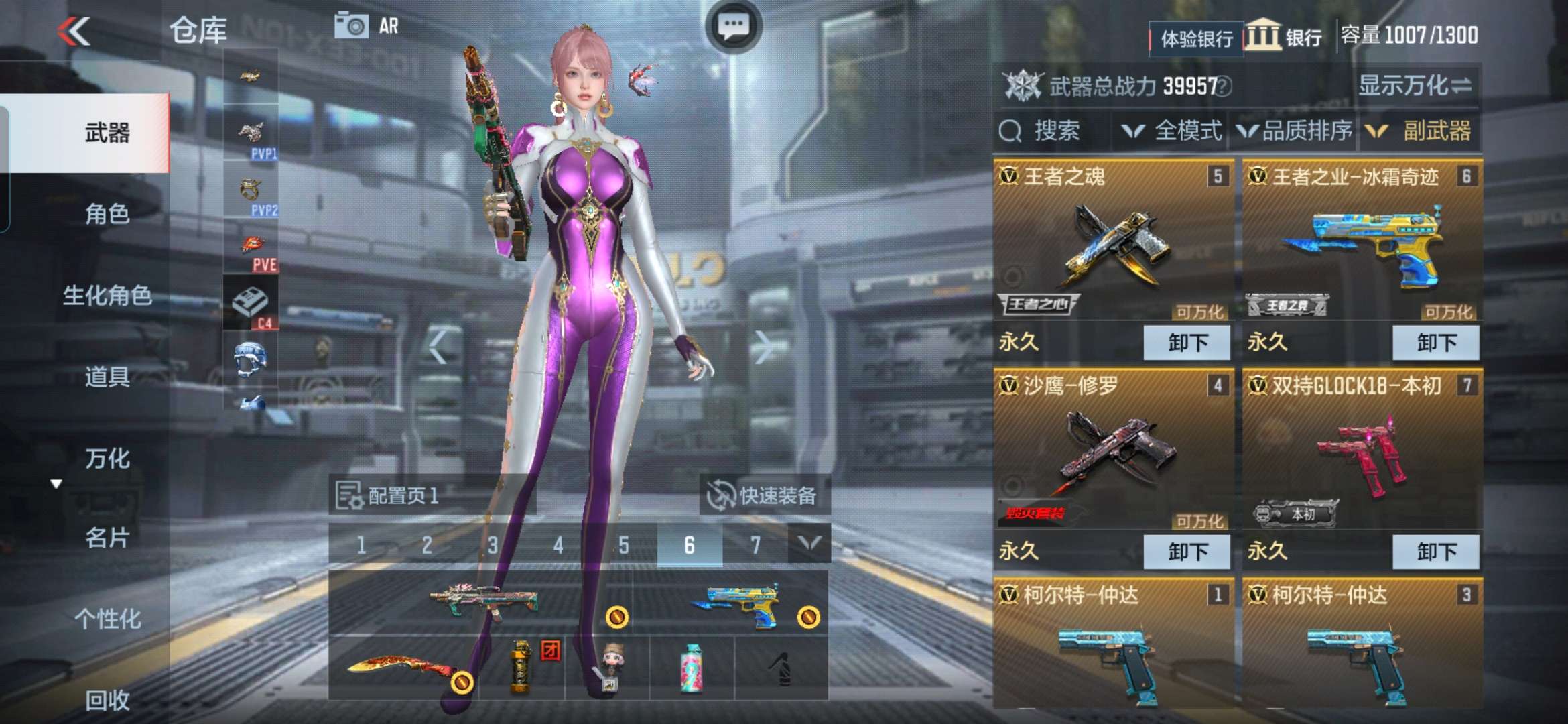Screen dimensions: 1568x724
Task: Activate 快速装备 quick equip
Action: click(764, 495)
